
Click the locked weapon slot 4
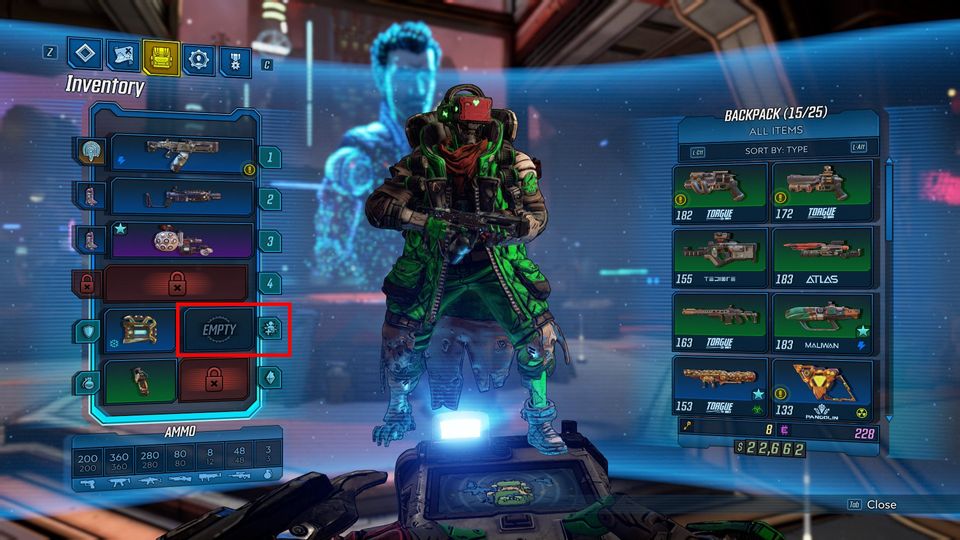pyautogui.click(x=176, y=283)
